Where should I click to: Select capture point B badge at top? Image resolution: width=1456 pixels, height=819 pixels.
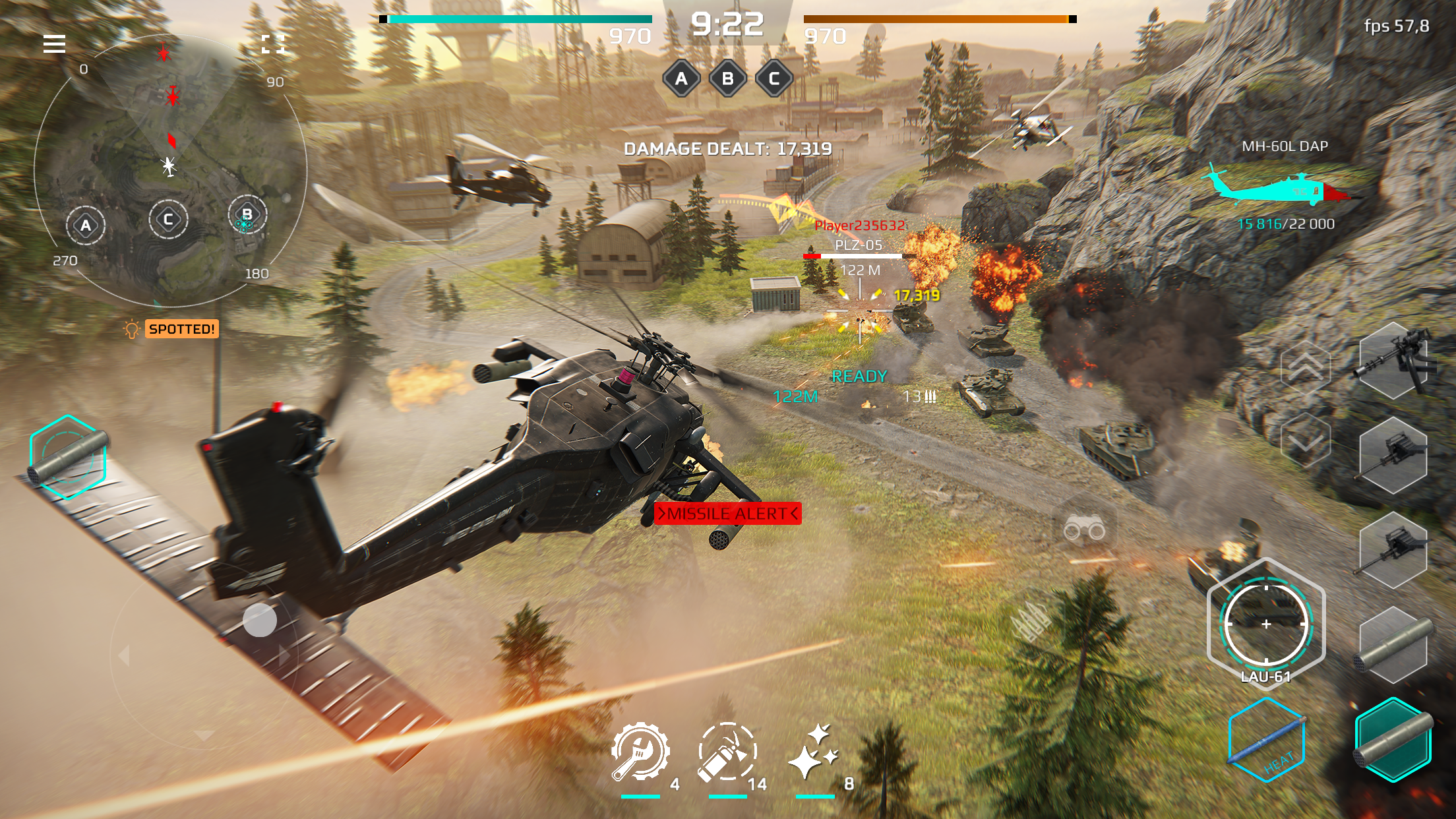[729, 78]
